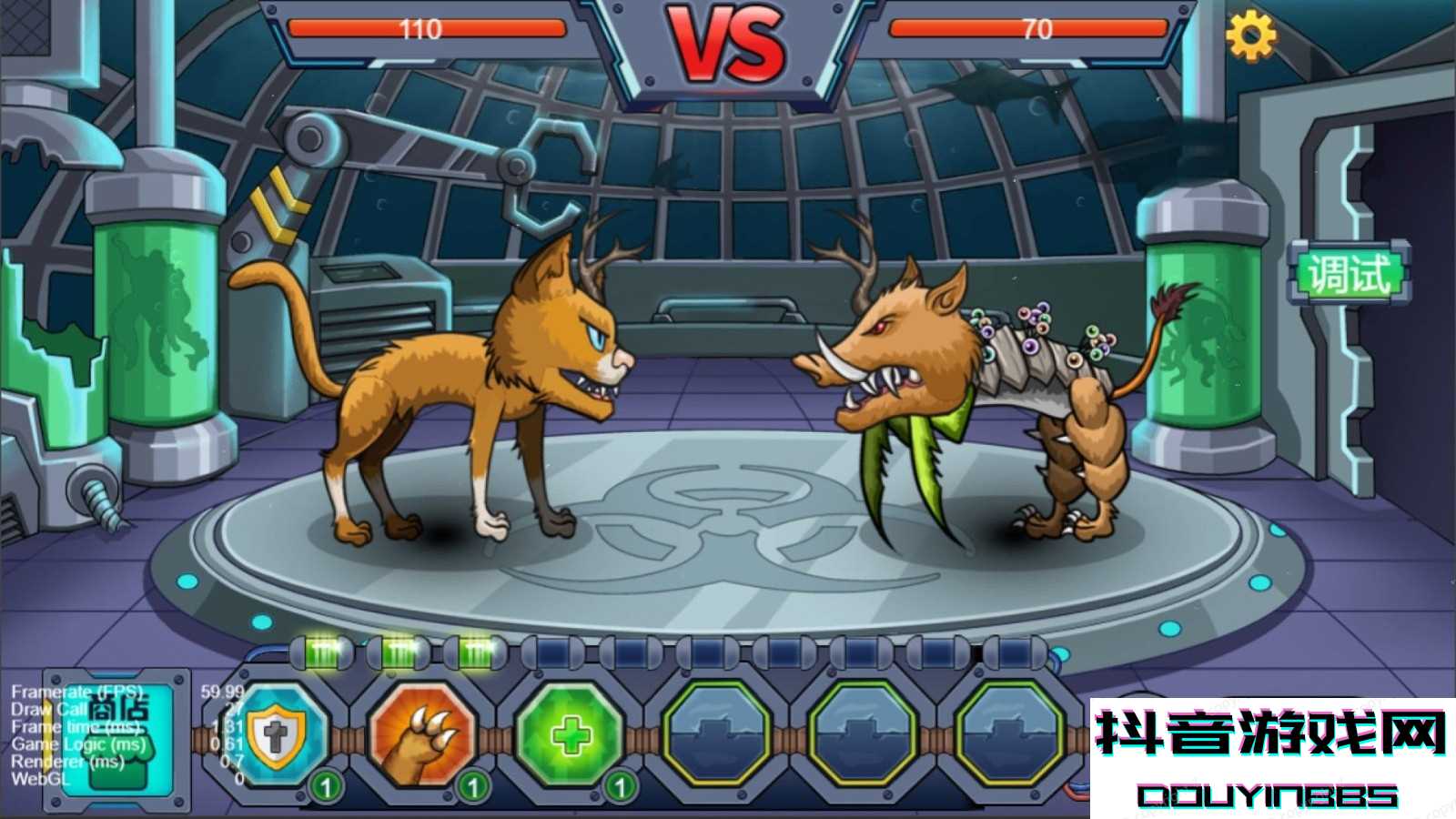1456x819 pixels.
Task: Click the green 调试 debug button
Action: [x=1349, y=274]
